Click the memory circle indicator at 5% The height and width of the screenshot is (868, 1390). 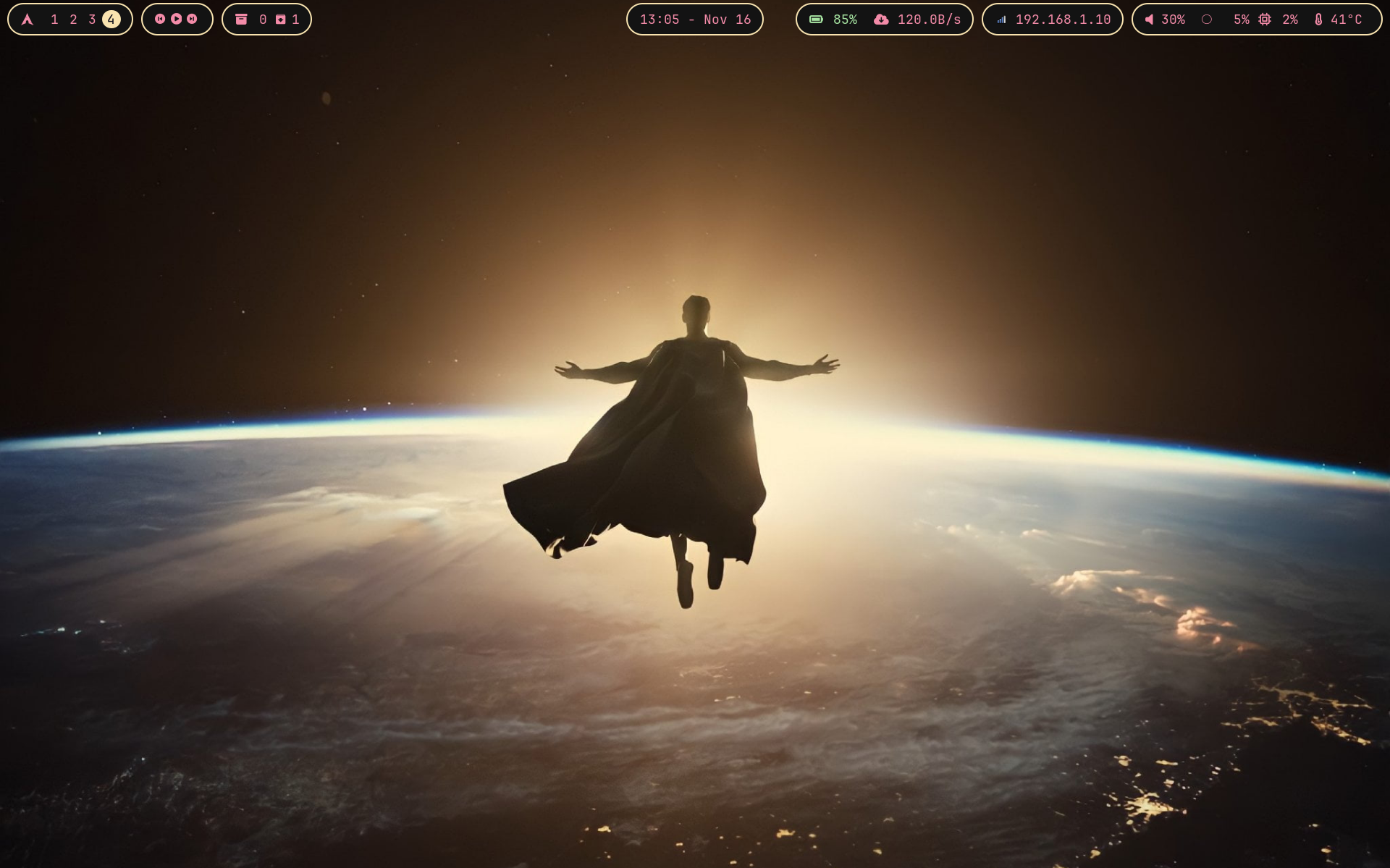(x=1208, y=20)
